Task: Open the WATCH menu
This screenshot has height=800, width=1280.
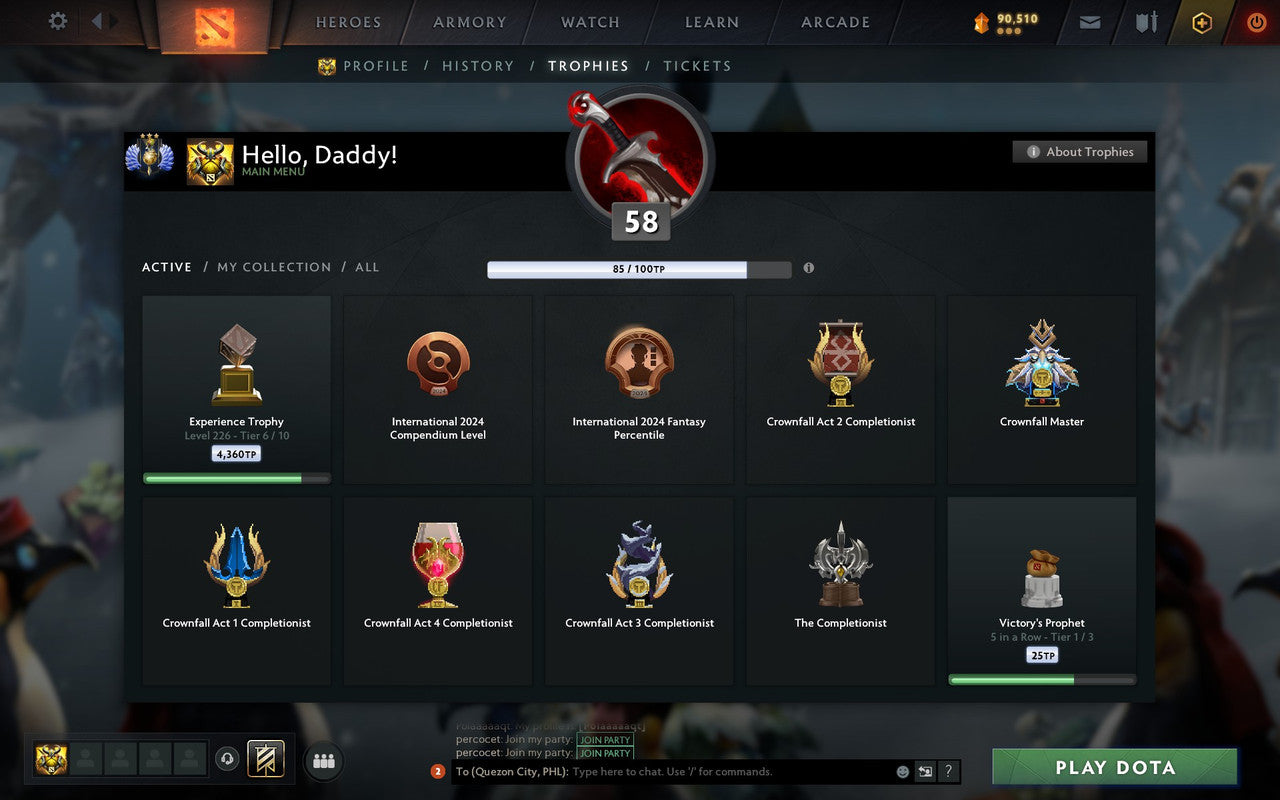Action: 589,22
